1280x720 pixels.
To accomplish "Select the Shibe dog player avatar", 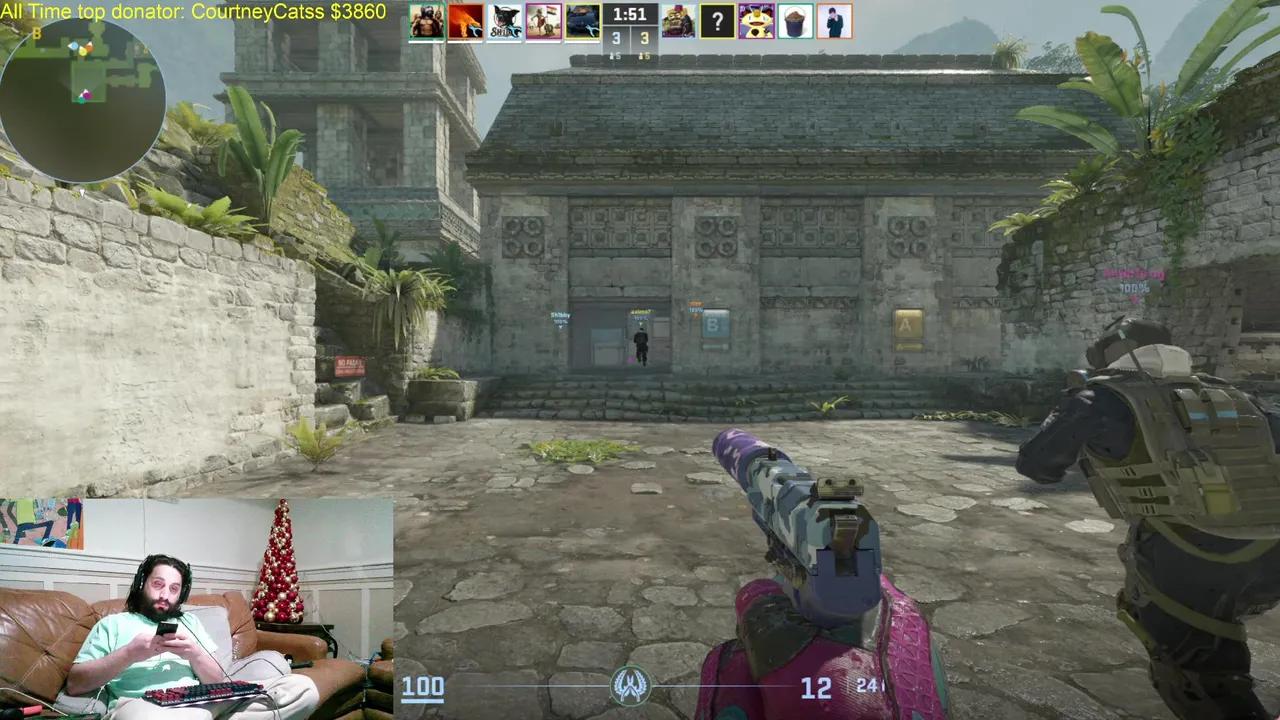I will (x=504, y=18).
